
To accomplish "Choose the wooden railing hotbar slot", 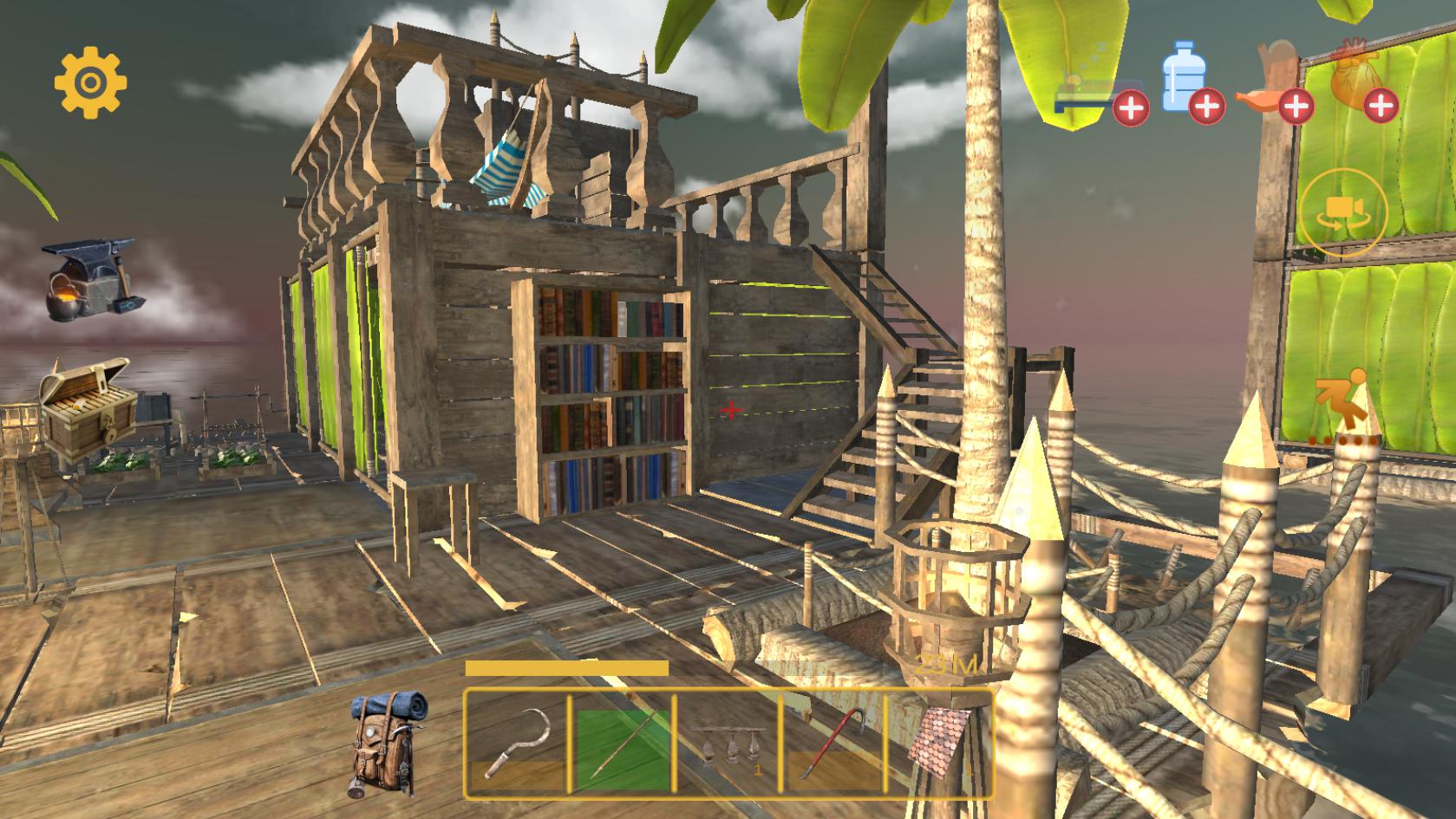I will (x=728, y=743).
